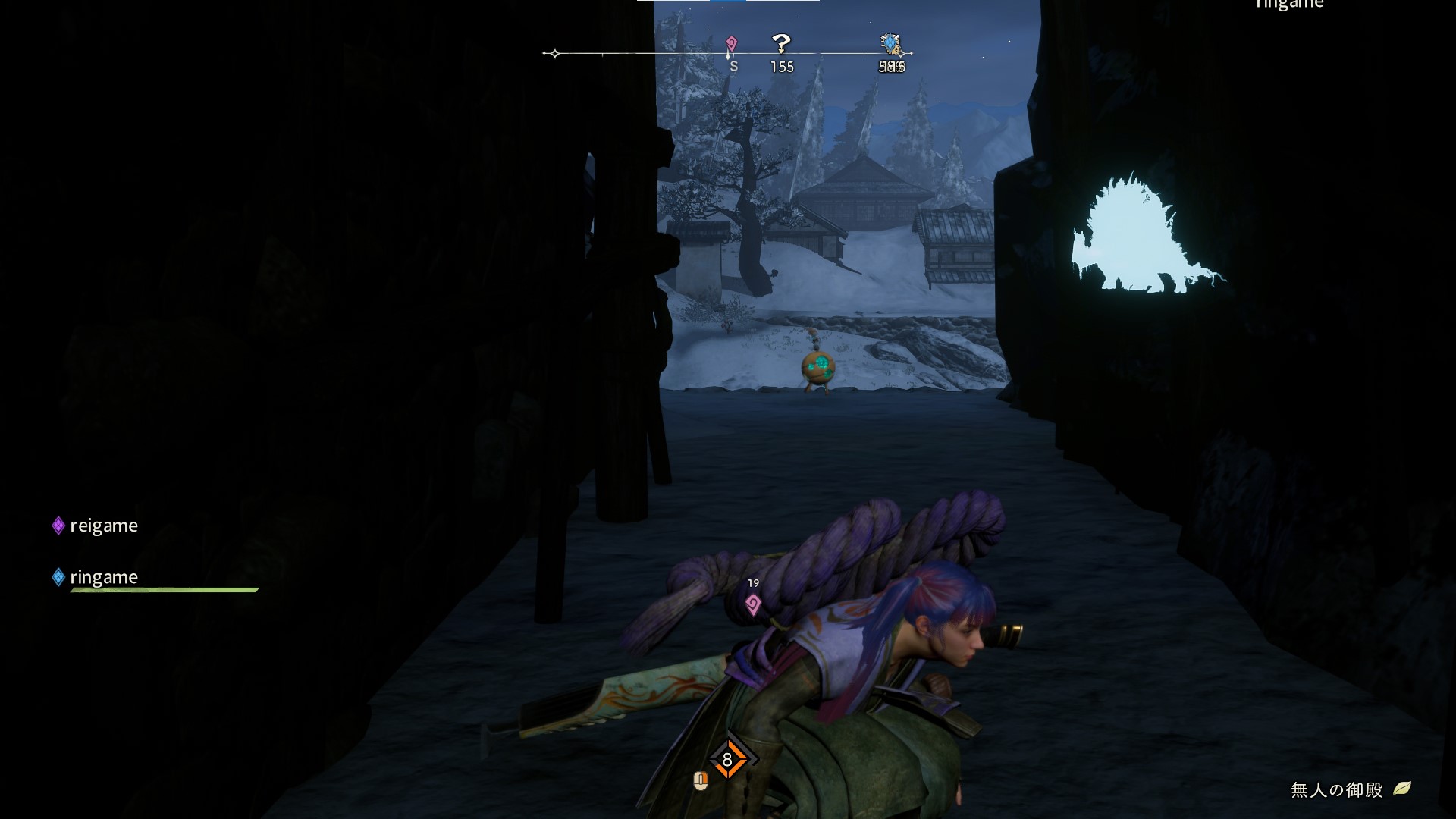
Task: Activate the orange diamond item slot
Action: 727,760
